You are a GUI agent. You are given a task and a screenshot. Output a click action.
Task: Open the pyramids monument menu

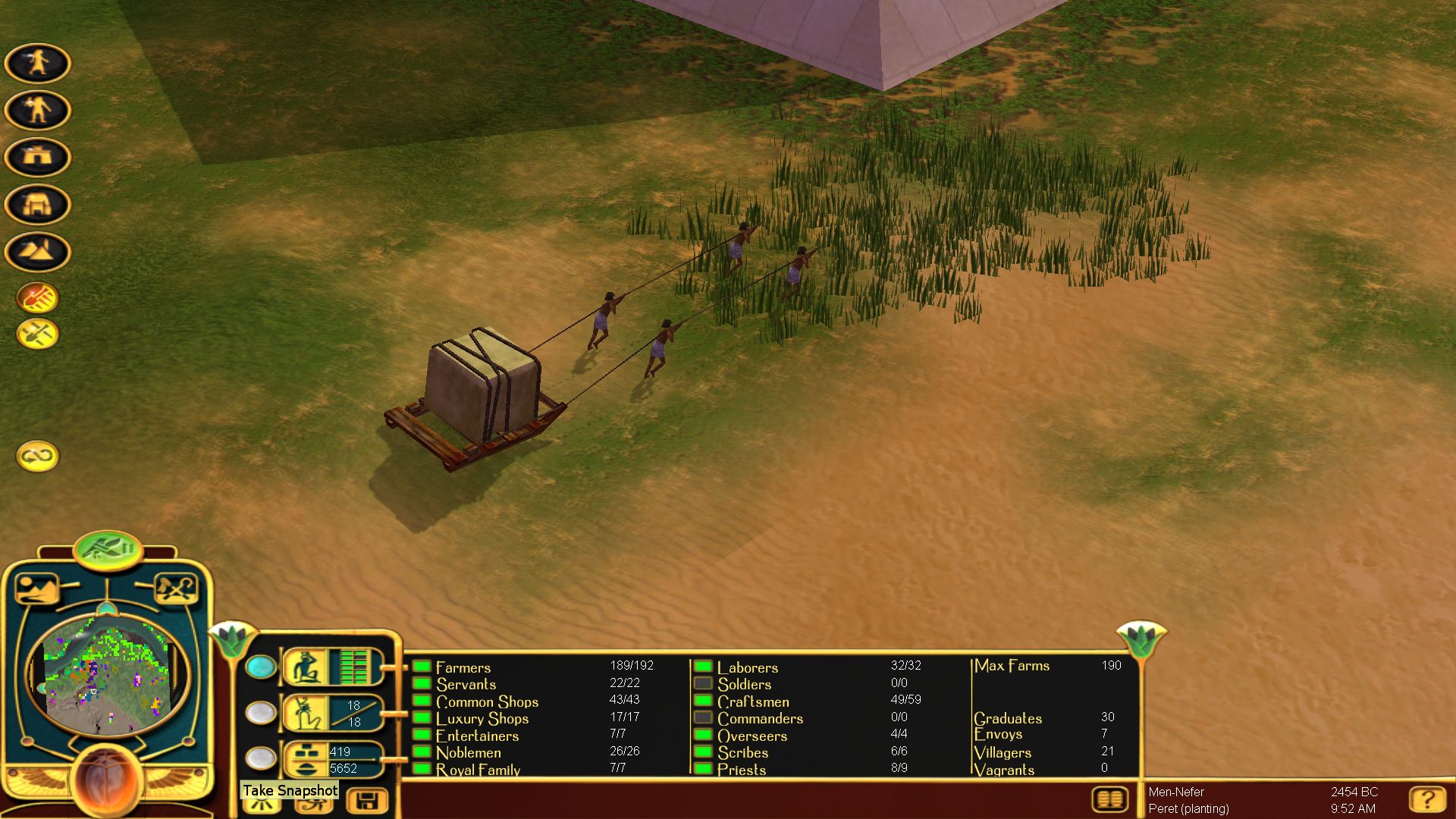tap(37, 251)
